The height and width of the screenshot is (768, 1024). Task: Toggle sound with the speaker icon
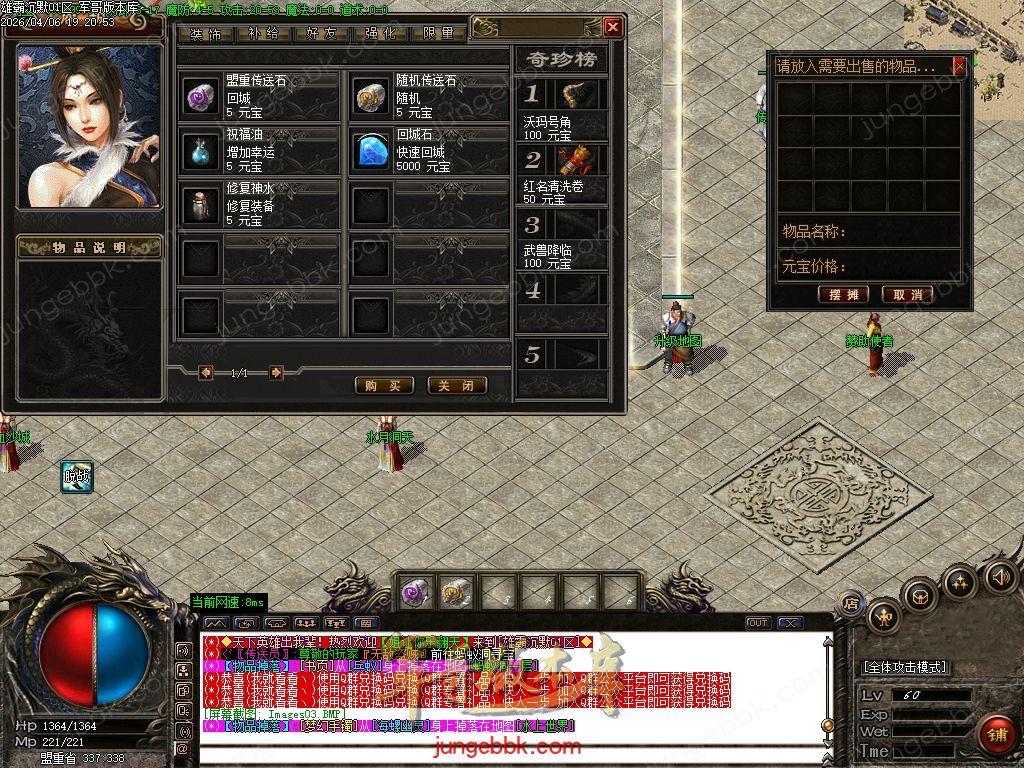(x=1000, y=576)
